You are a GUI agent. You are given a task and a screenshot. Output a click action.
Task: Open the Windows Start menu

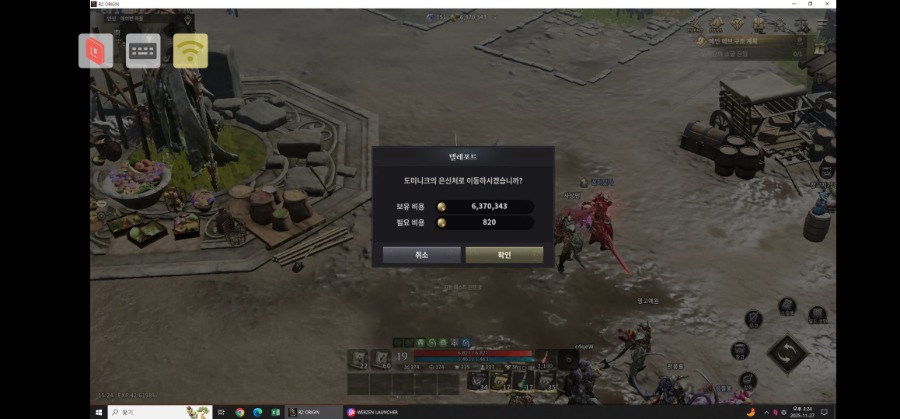(99, 412)
